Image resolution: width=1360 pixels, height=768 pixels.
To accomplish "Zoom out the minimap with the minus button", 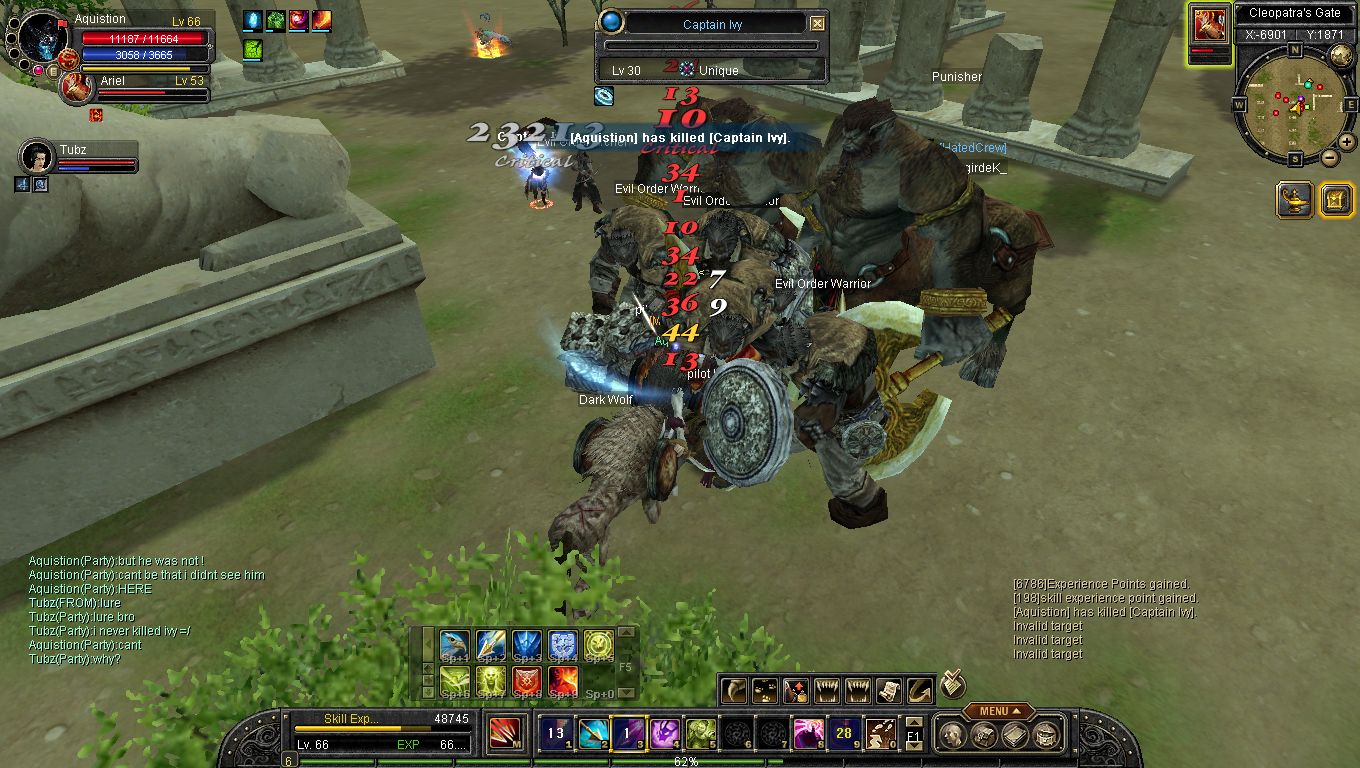I will coord(1330,157).
